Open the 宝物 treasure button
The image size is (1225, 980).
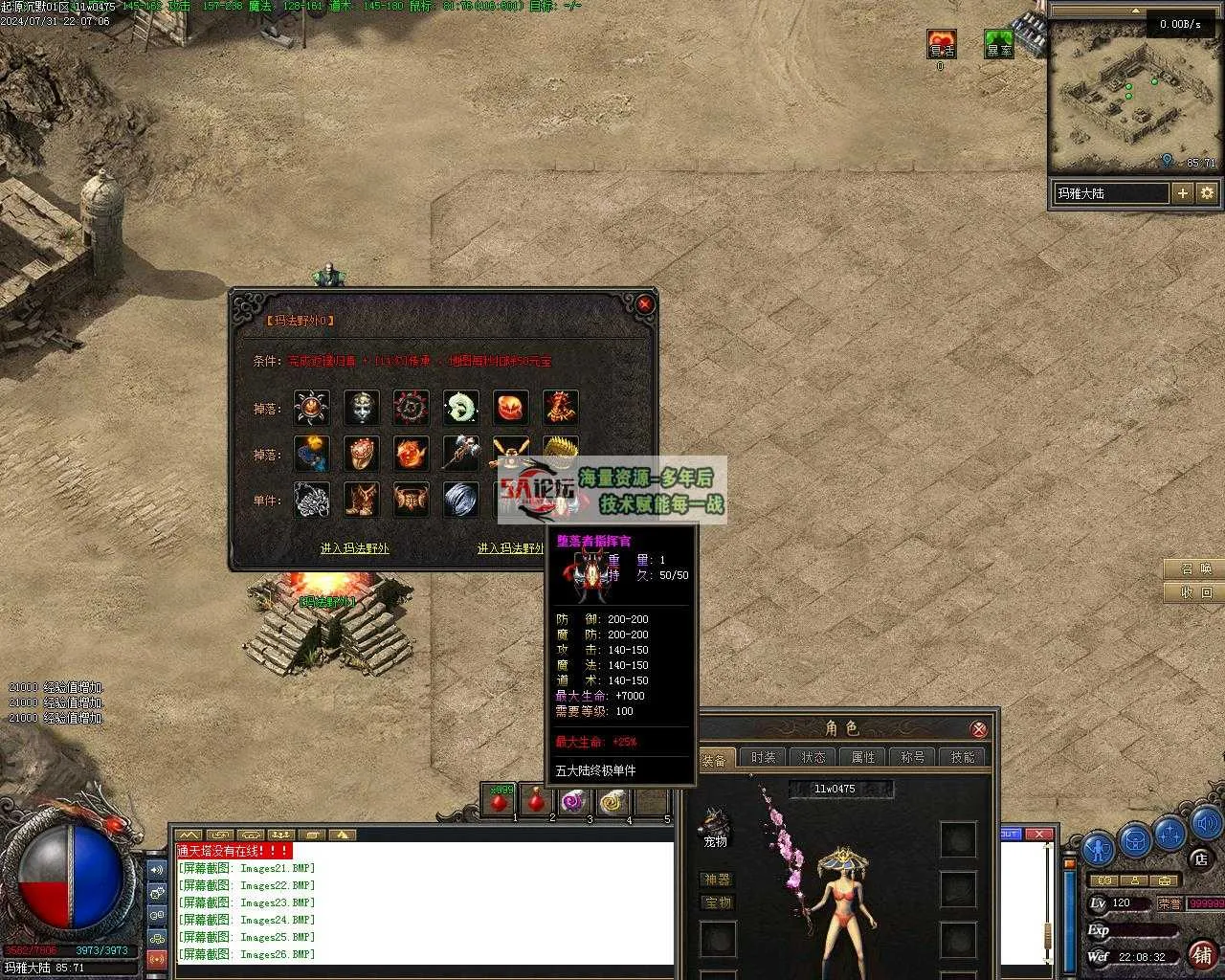coord(717,902)
